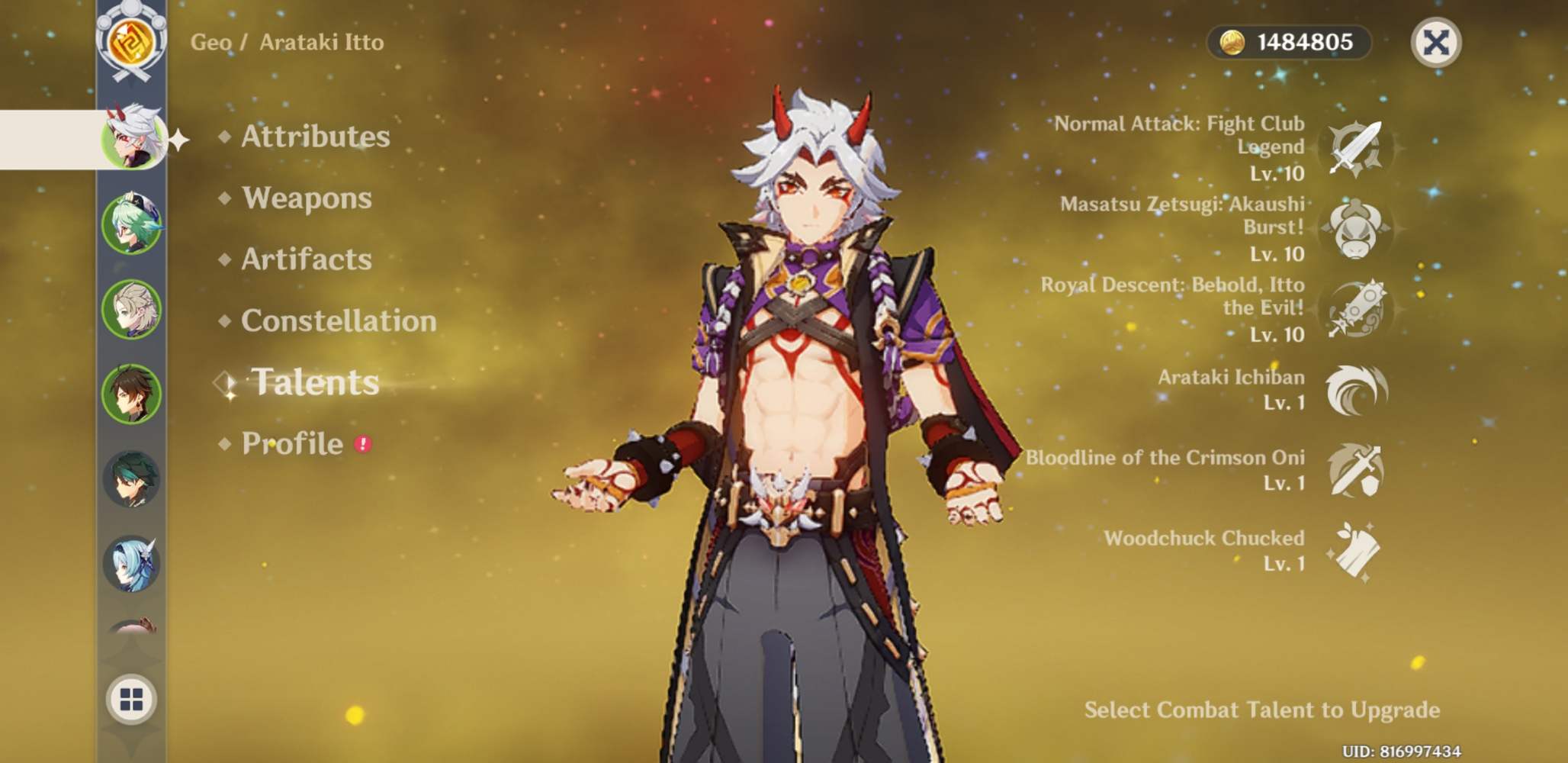
Task: Open Profile with the notification badge
Action: click(x=293, y=443)
